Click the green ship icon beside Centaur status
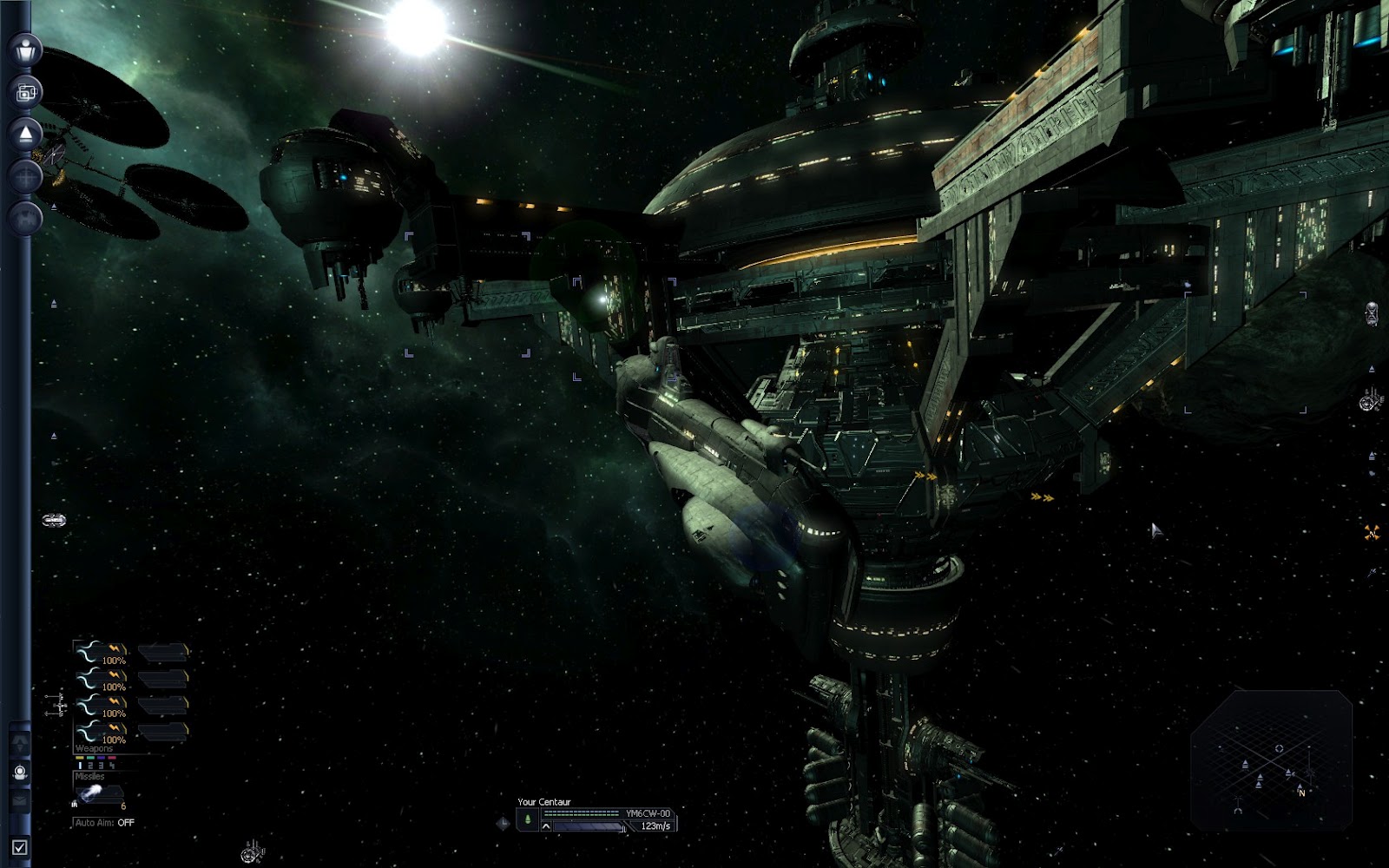Viewport: 1389px width, 868px height. tap(528, 819)
